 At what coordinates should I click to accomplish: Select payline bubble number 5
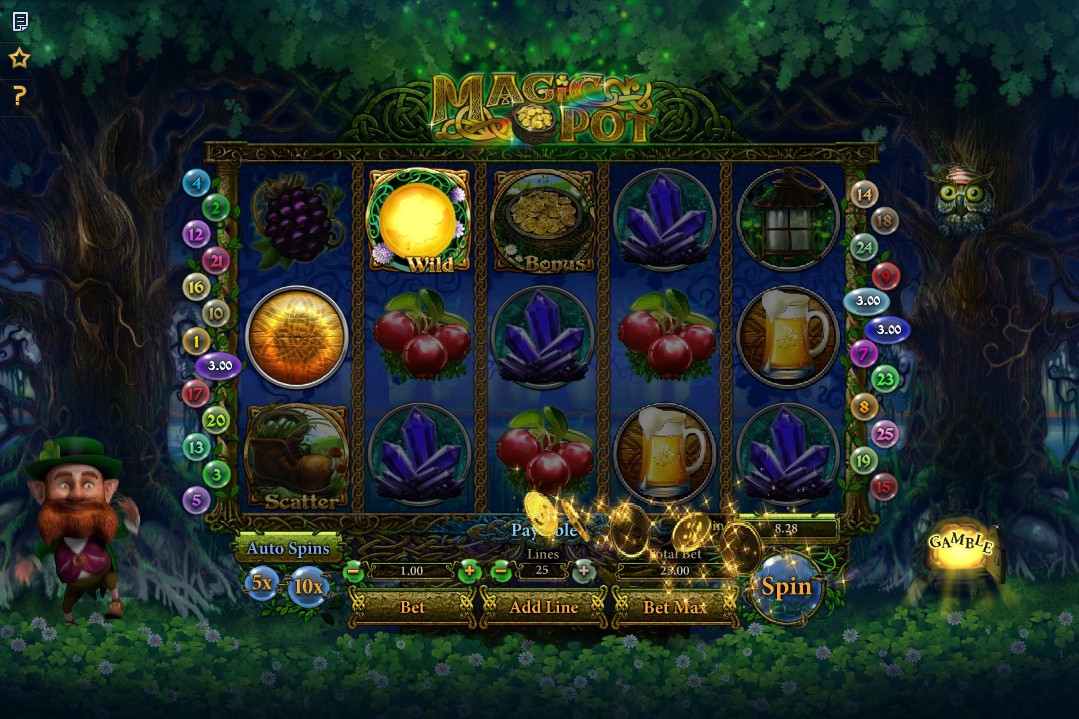196,500
